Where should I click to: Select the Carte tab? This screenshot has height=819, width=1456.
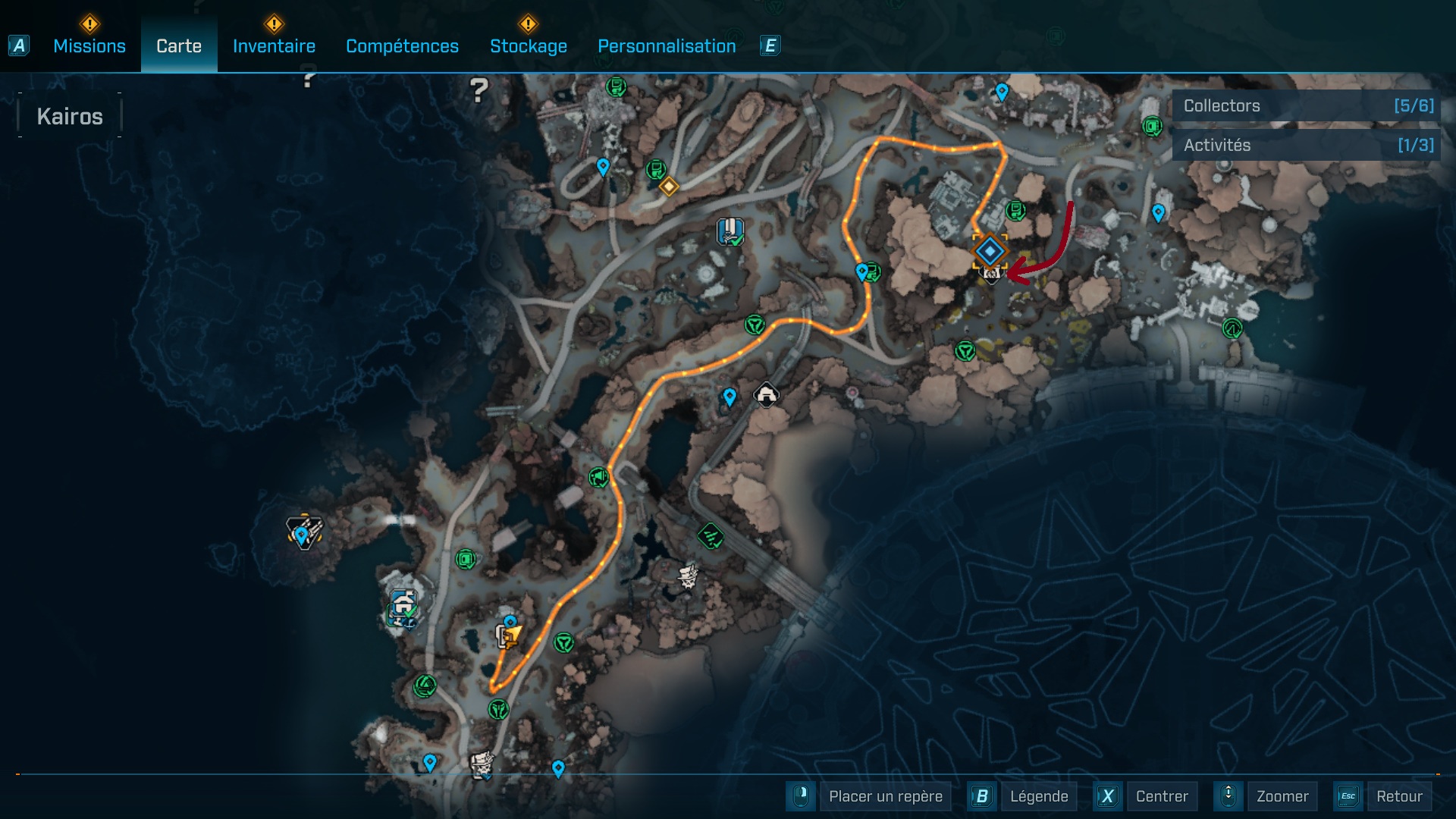click(179, 46)
